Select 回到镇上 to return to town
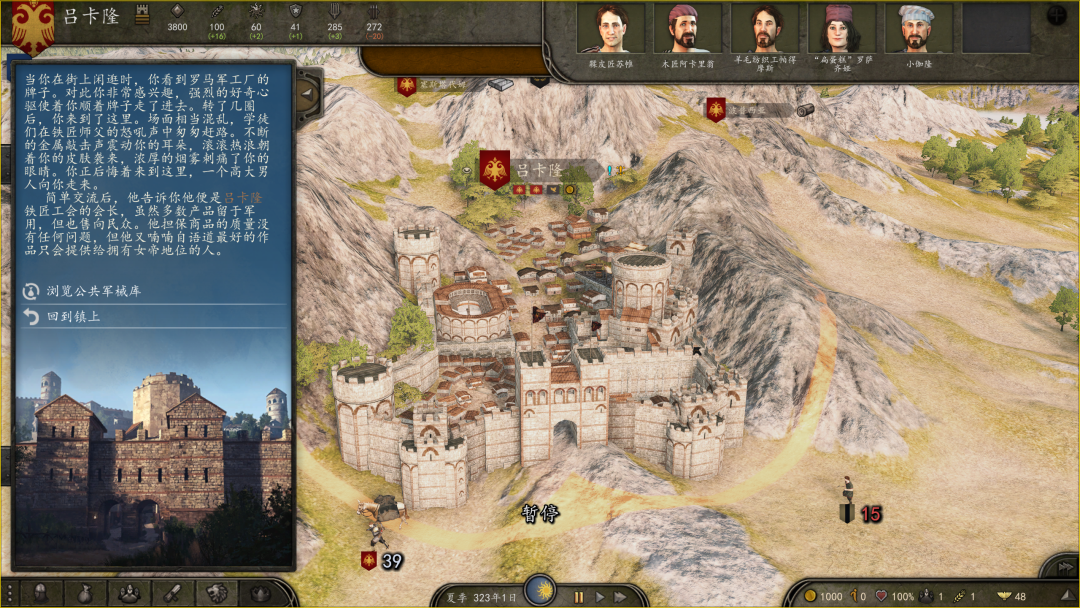 (74, 317)
